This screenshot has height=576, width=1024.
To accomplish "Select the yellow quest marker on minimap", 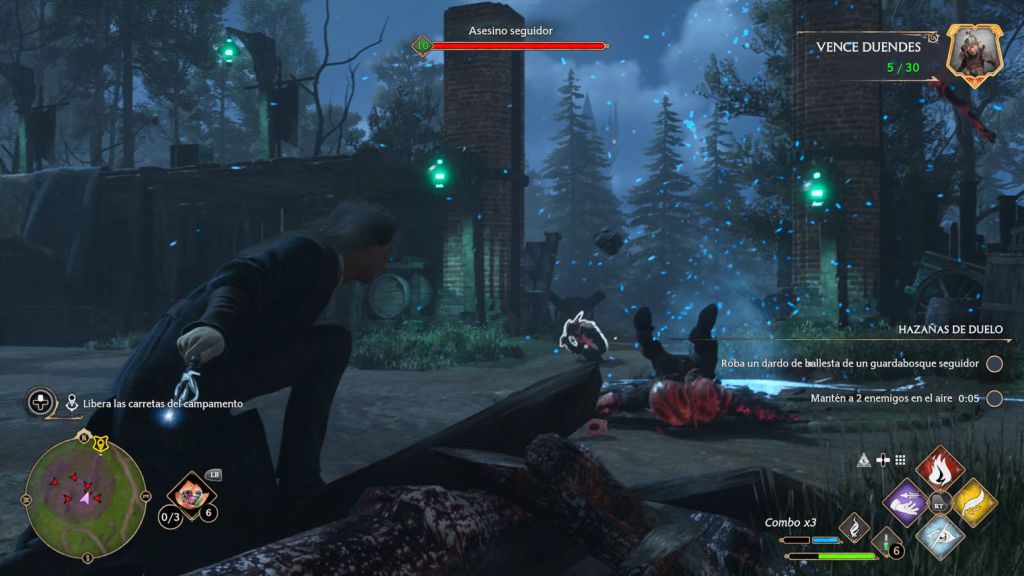I will (100, 442).
